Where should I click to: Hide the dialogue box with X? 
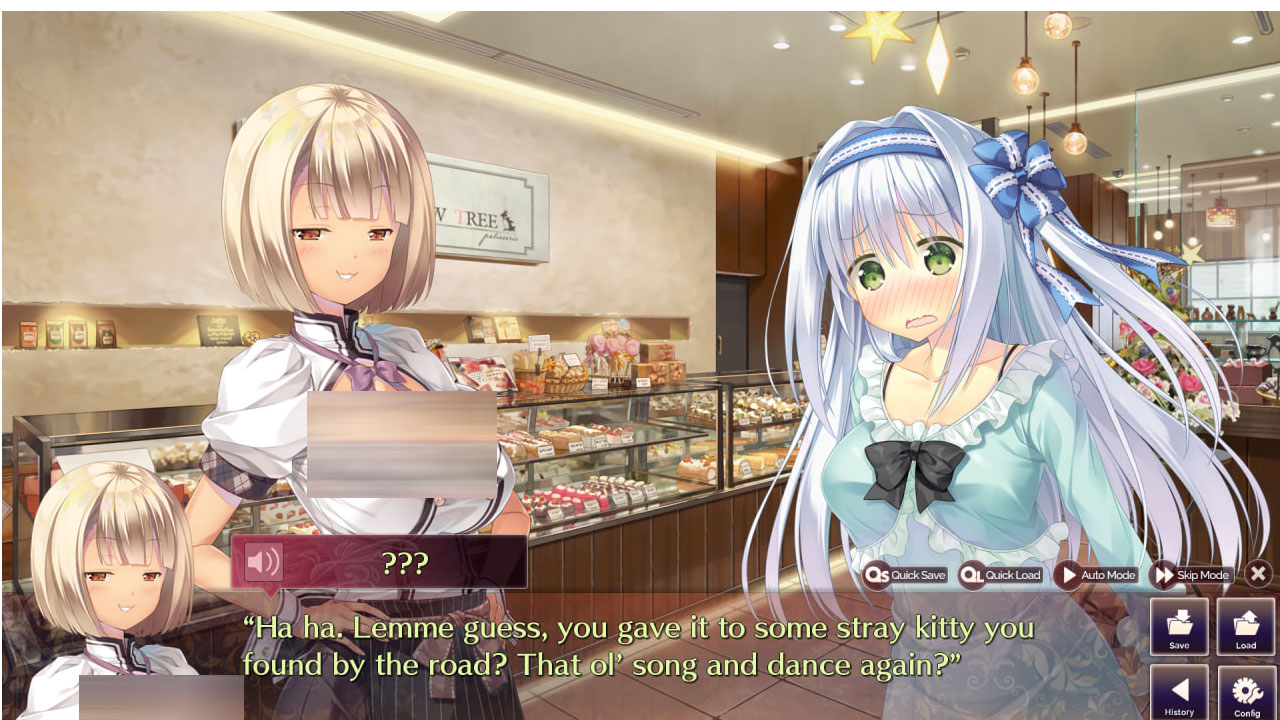[1258, 574]
